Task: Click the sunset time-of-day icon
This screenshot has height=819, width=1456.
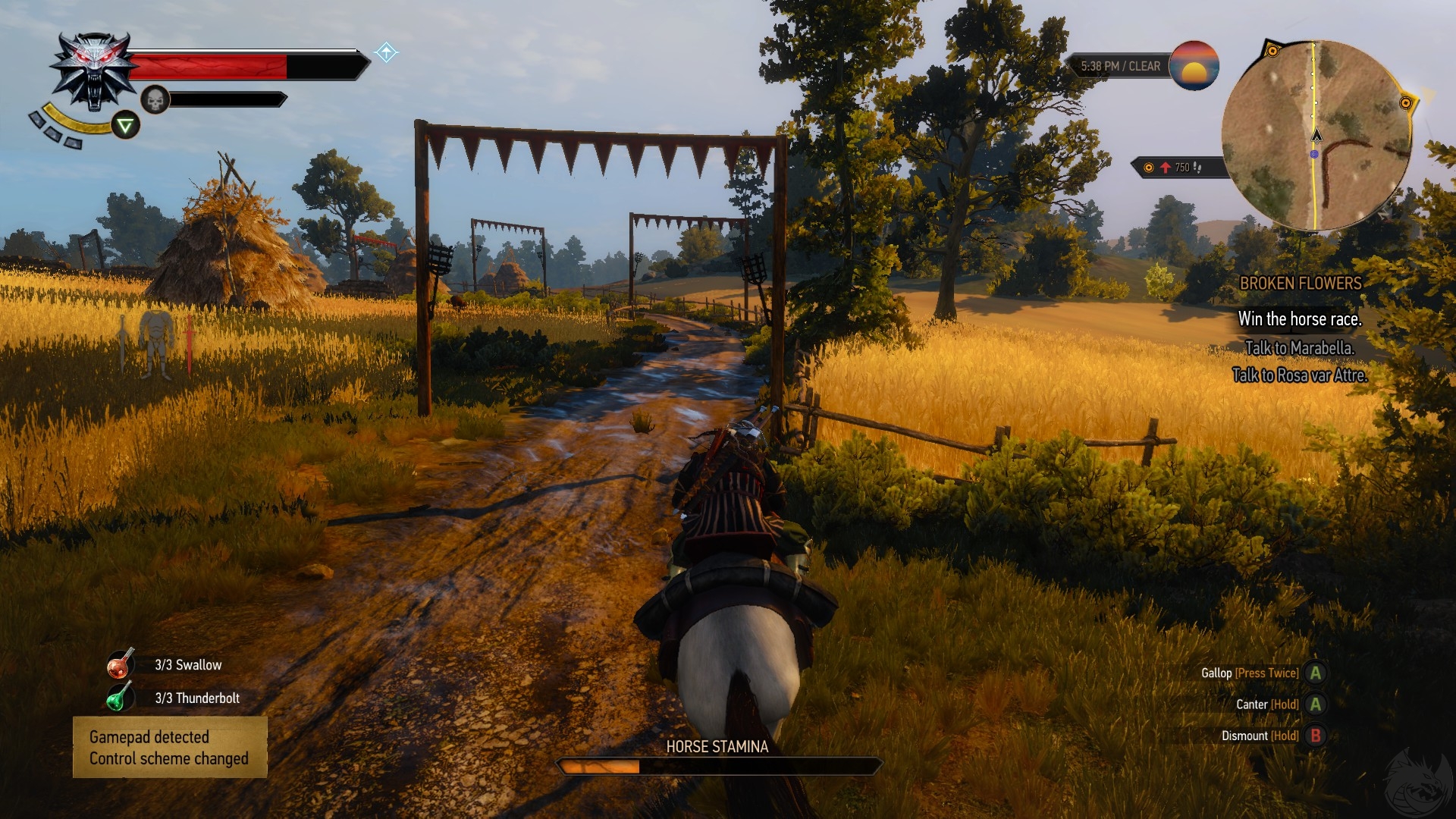Action: 1194,66
